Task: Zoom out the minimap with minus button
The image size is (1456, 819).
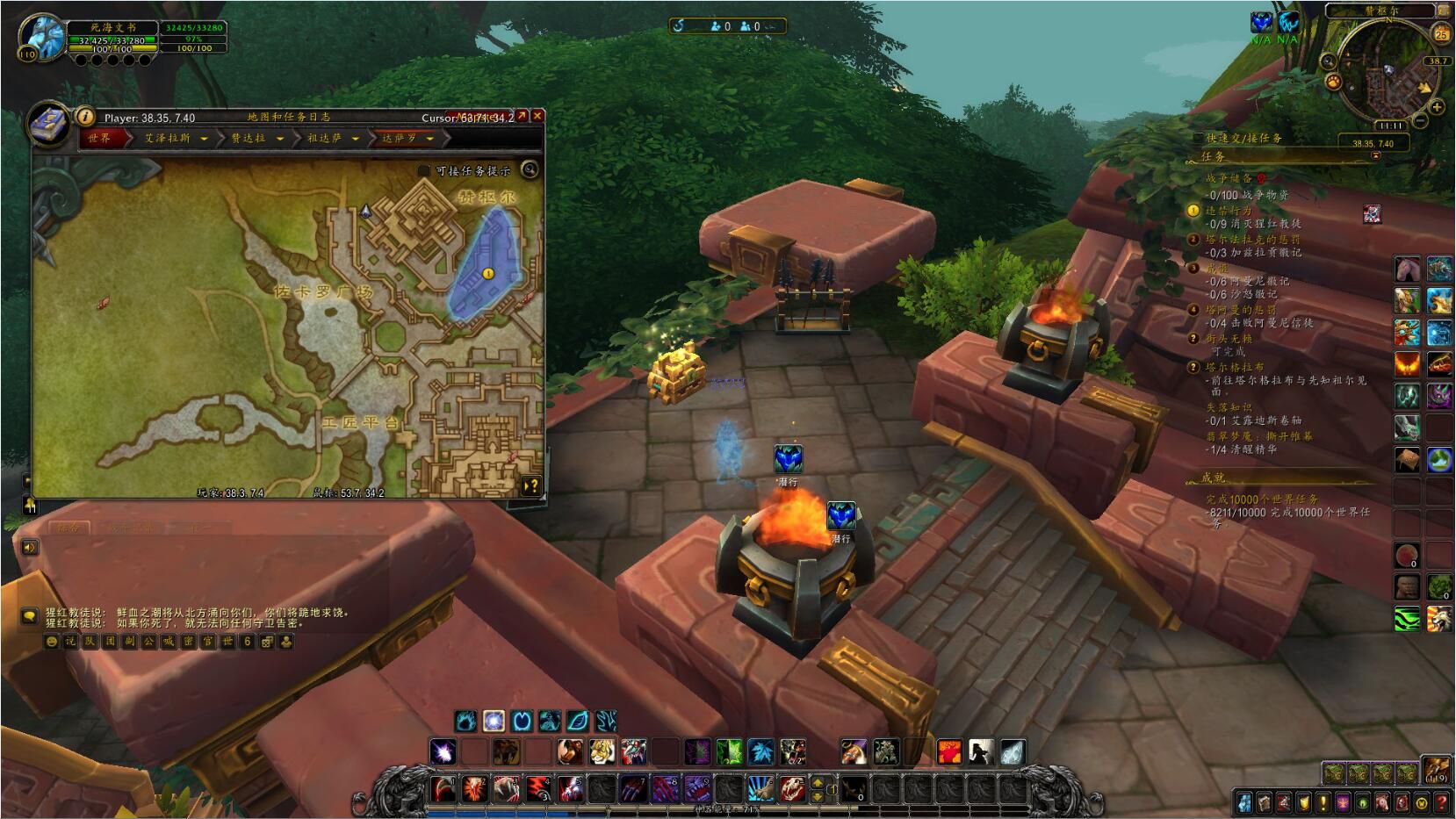Action: coord(1420,119)
